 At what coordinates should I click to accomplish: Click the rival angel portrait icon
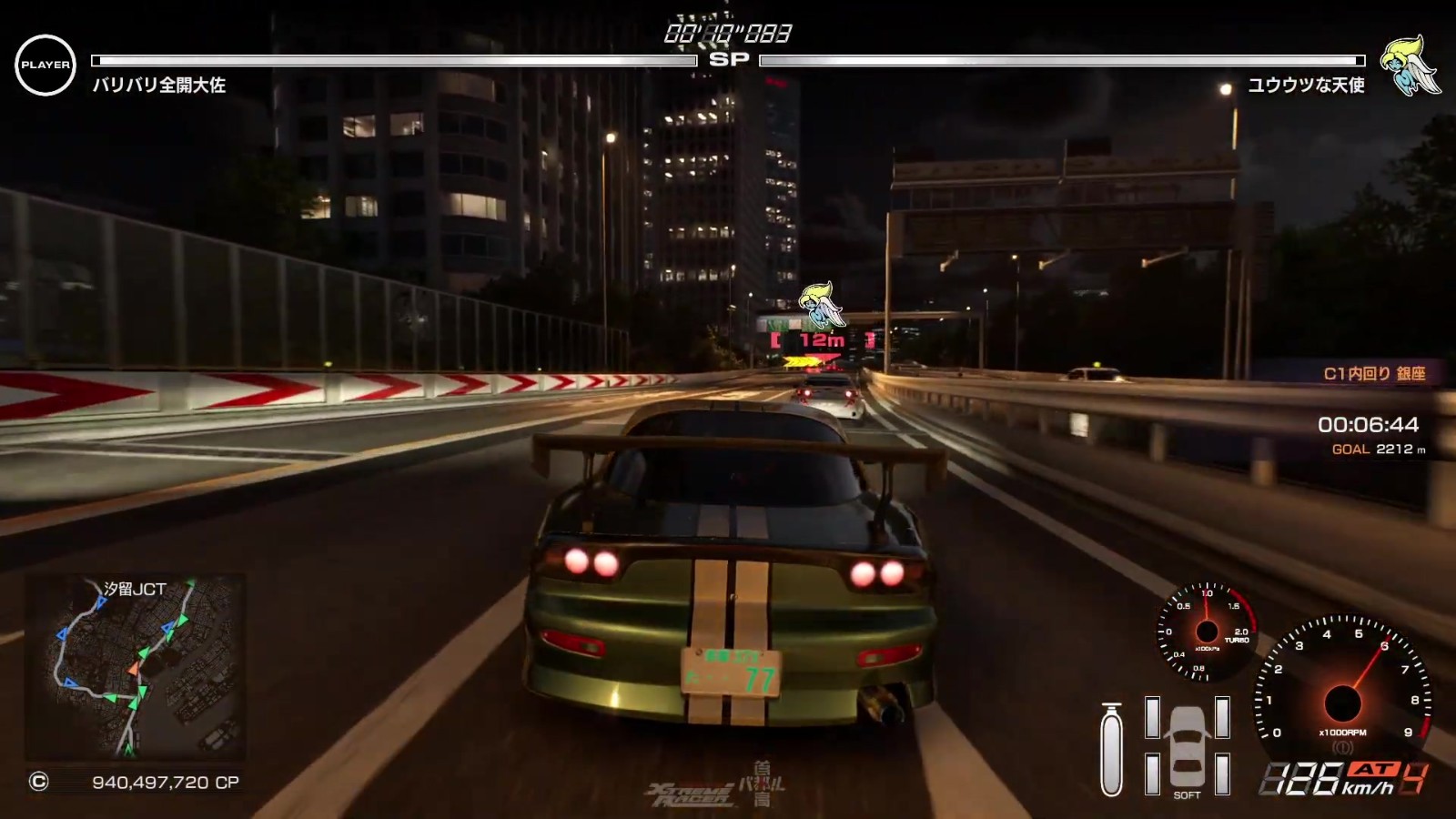(1409, 66)
